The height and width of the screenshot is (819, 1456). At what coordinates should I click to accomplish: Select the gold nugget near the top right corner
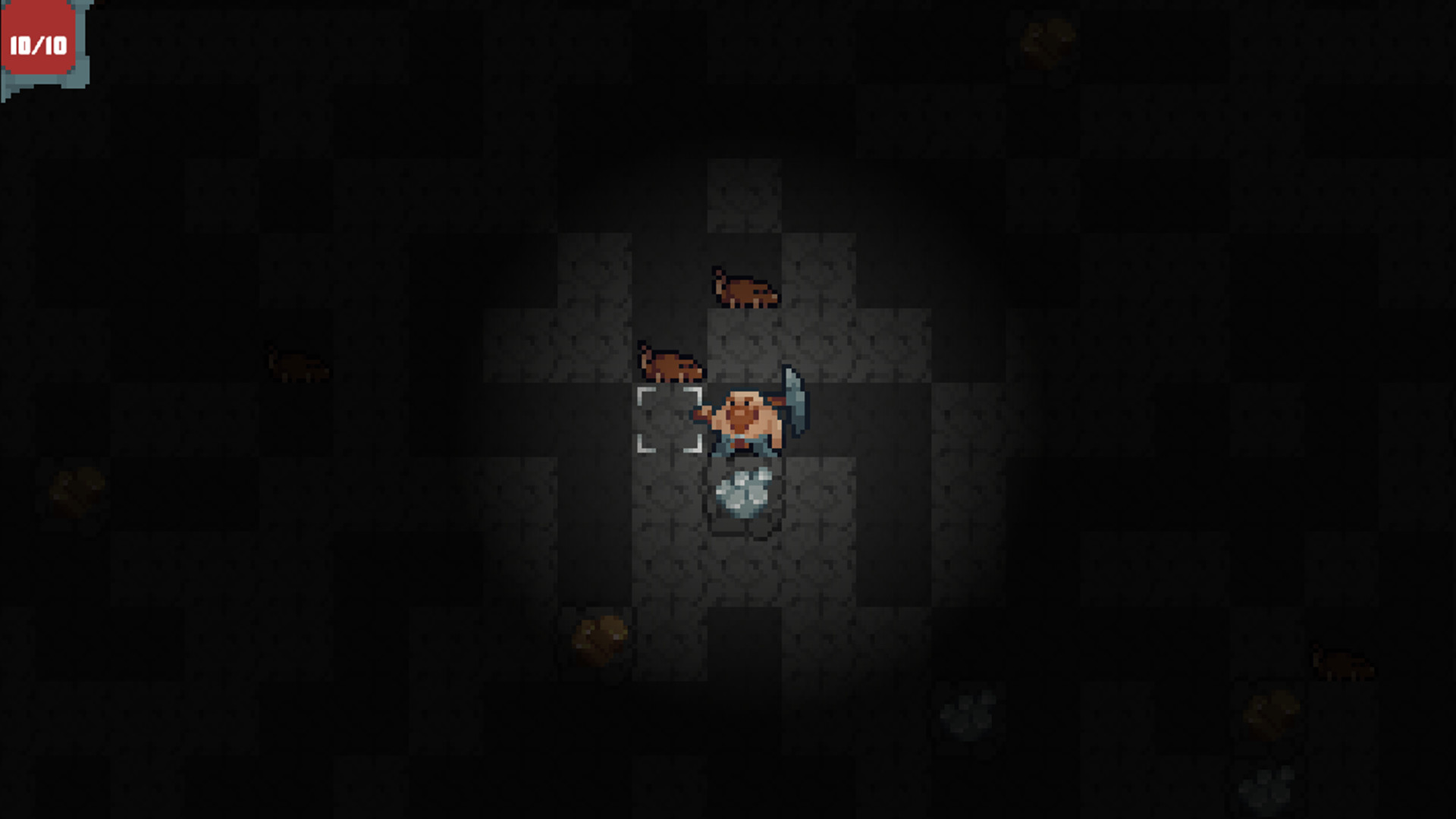pos(1047,43)
